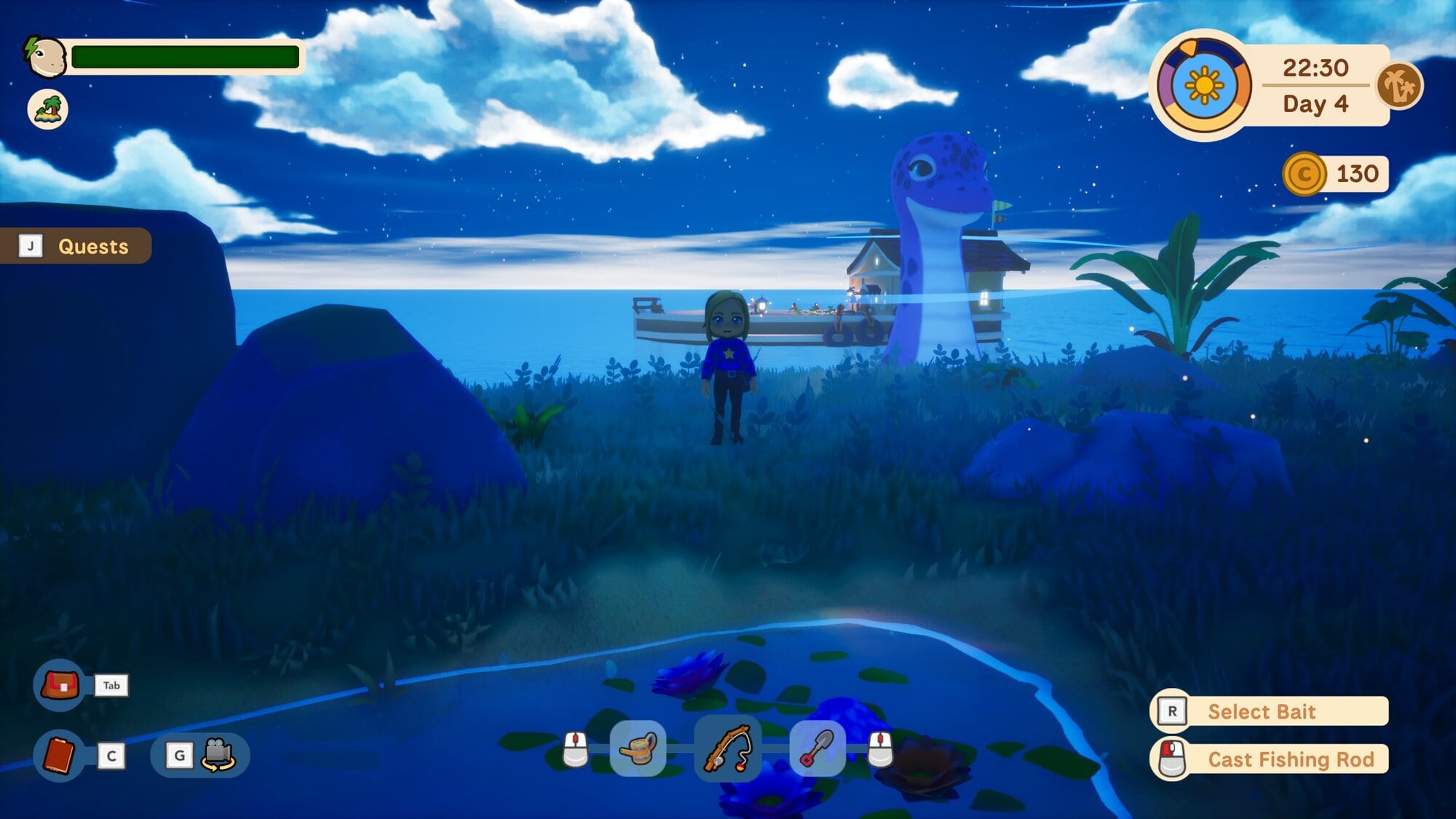Select the red shovel tool slot
Screen dimensions: 1456x819
[x=817, y=748]
